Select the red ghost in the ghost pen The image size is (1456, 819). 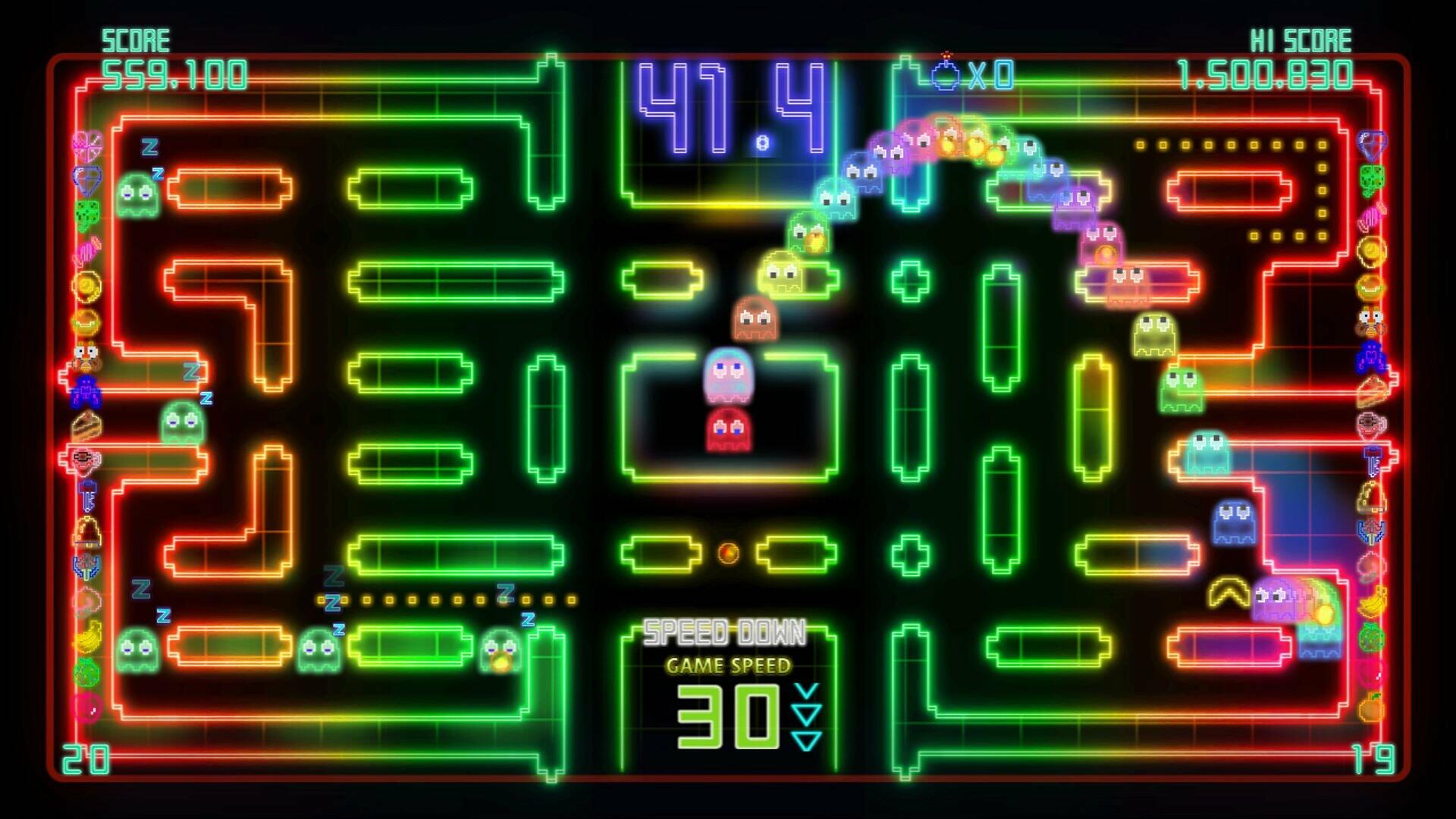730,429
